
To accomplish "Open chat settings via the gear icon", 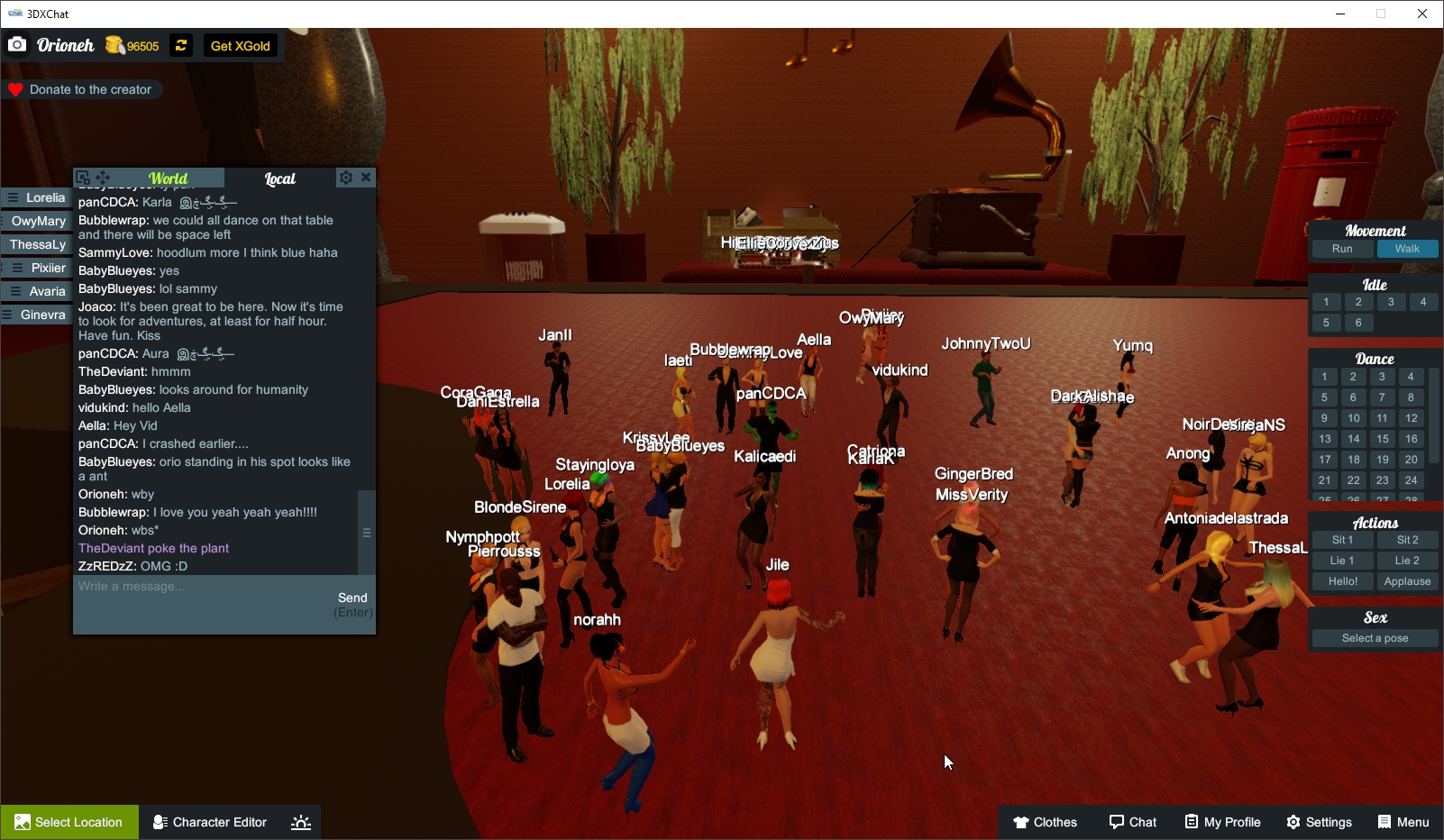I will (x=346, y=178).
